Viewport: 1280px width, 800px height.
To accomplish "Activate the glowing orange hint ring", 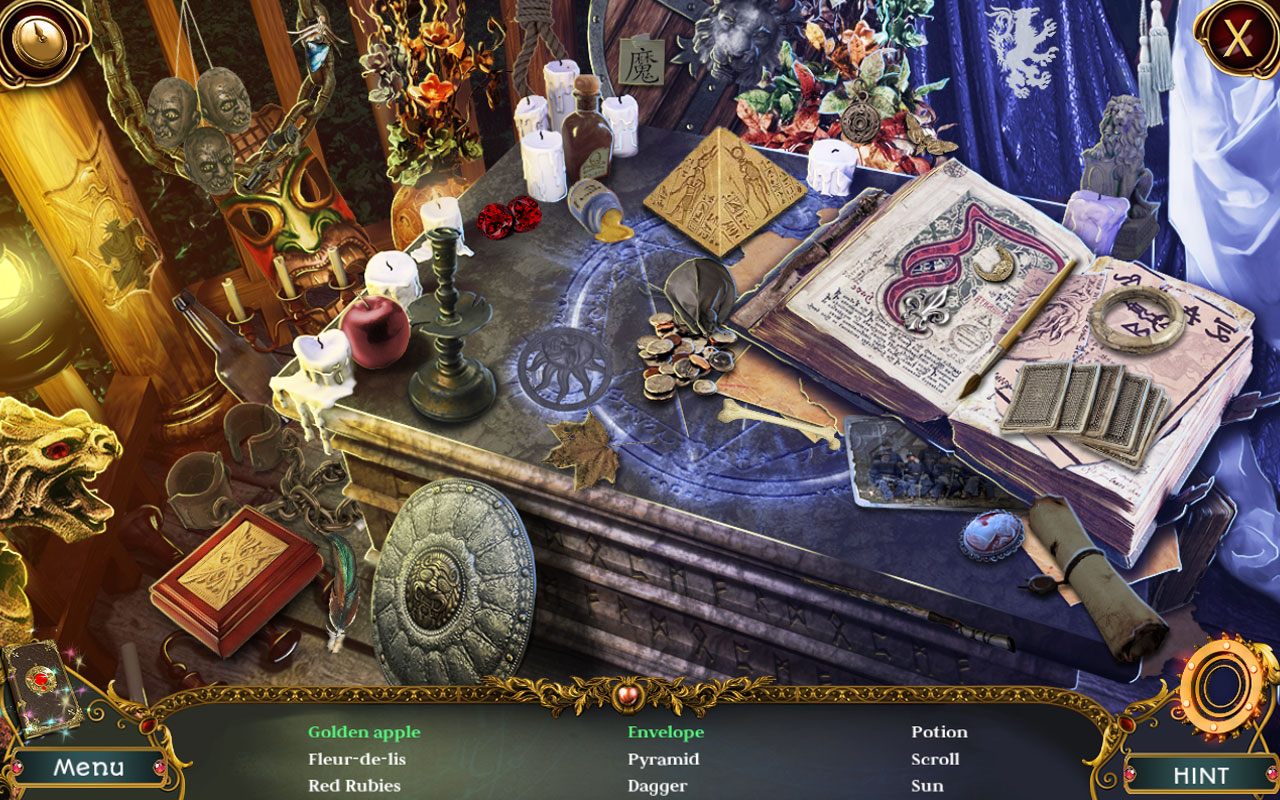I will [x=1220, y=687].
